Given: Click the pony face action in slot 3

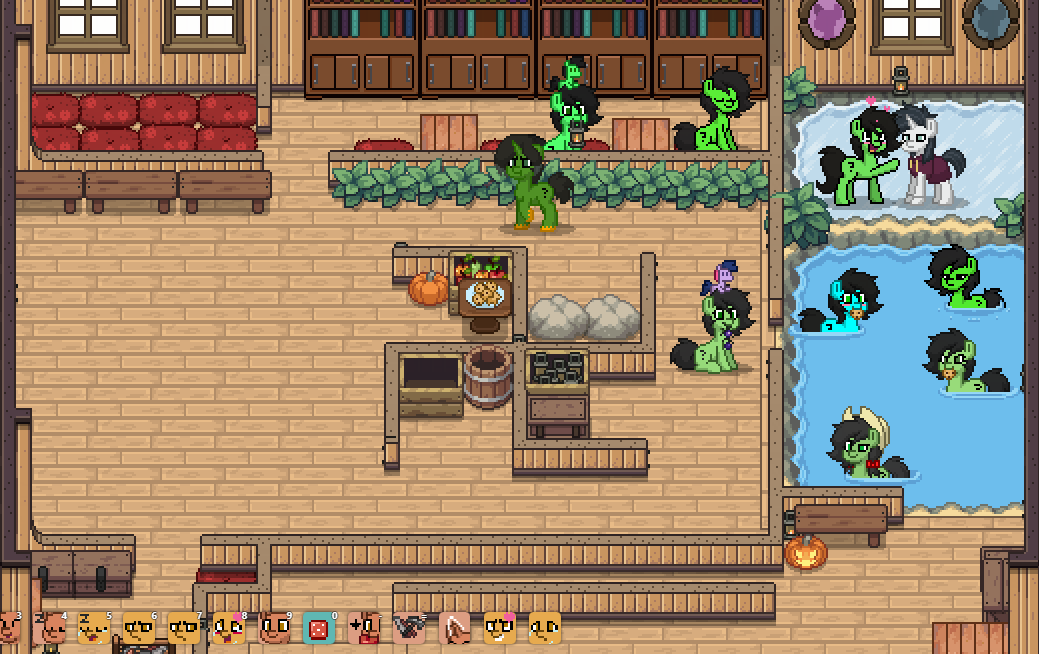Looking at the screenshot, I should (x=9, y=628).
